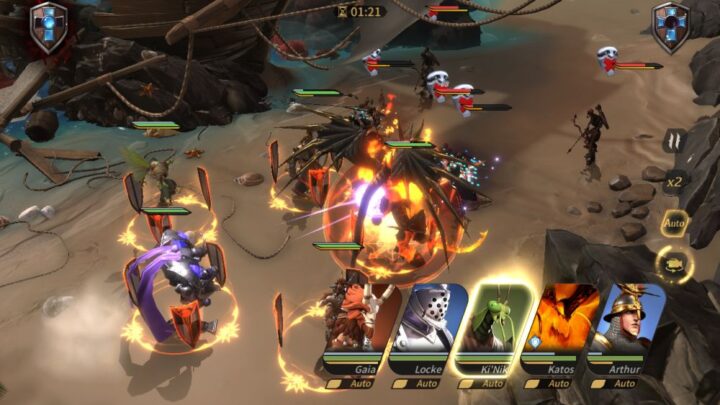This screenshot has width=720, height=405.
Task: Toggle the x2 battle speed
Action: coord(675,181)
